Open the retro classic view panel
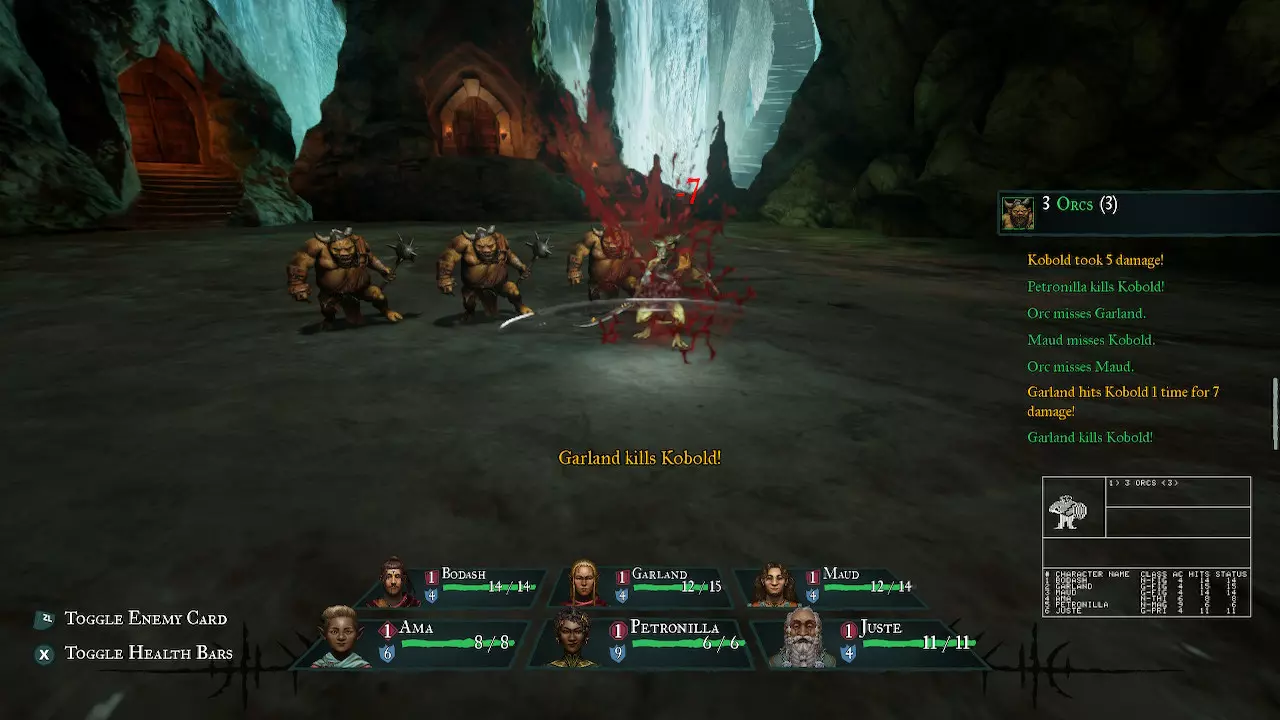 [x=1146, y=546]
